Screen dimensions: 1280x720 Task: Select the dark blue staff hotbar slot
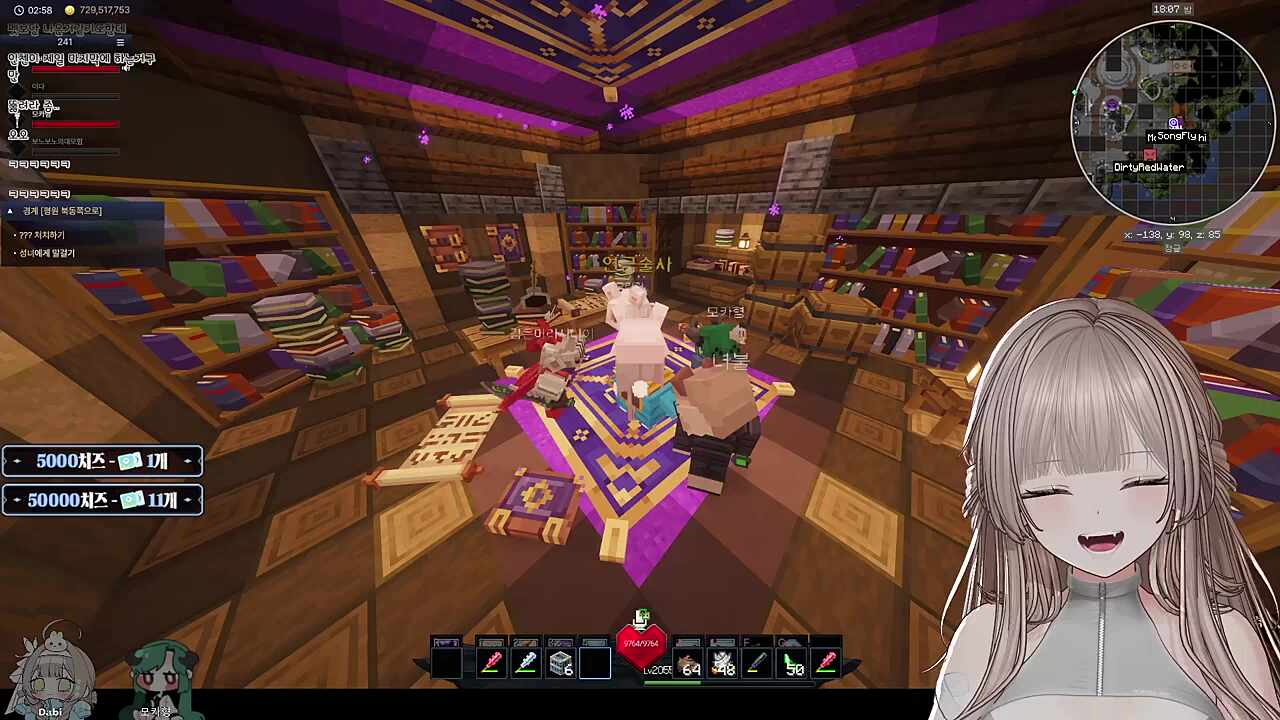tap(758, 662)
